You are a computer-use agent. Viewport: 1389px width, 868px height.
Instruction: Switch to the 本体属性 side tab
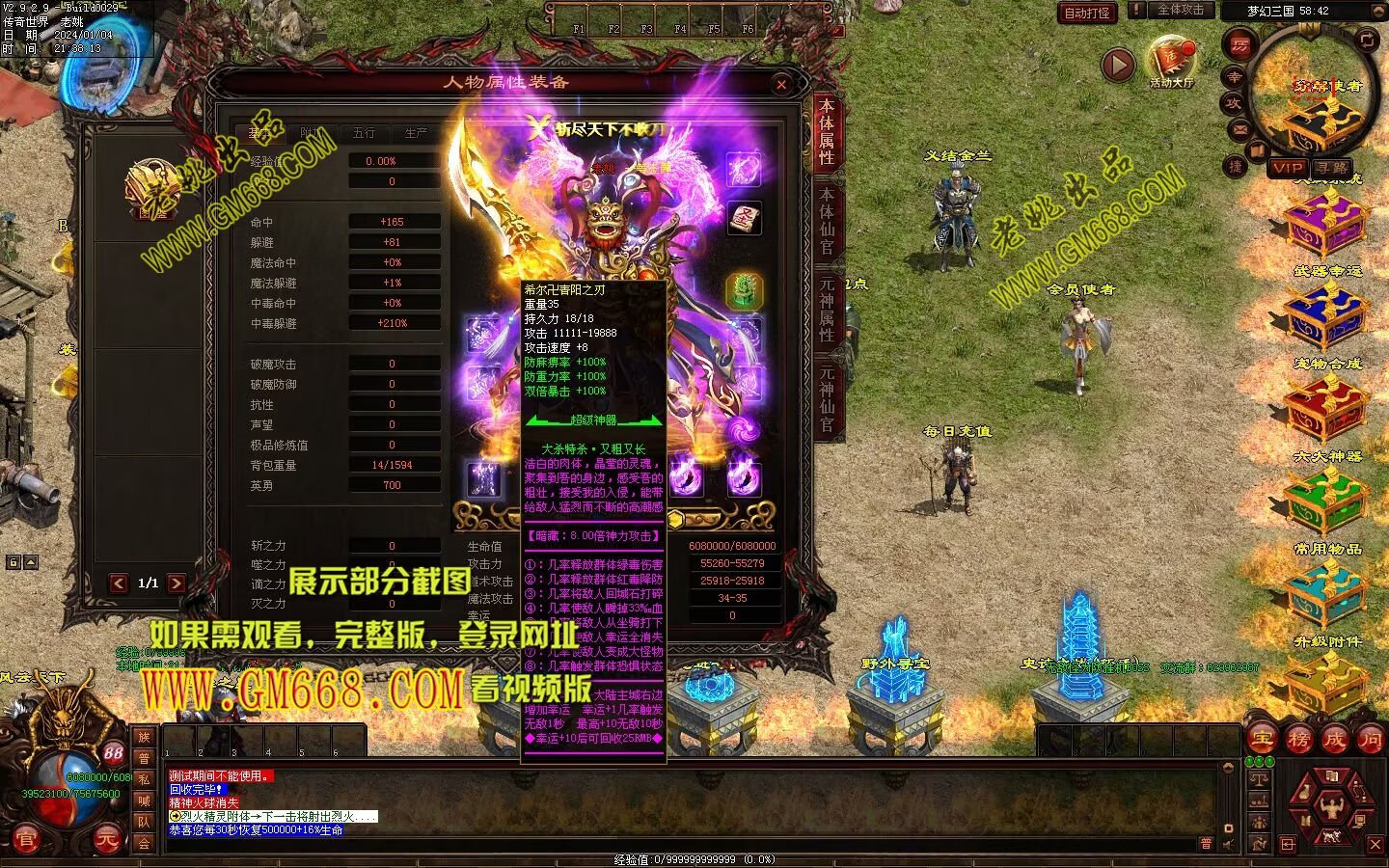coord(827,131)
